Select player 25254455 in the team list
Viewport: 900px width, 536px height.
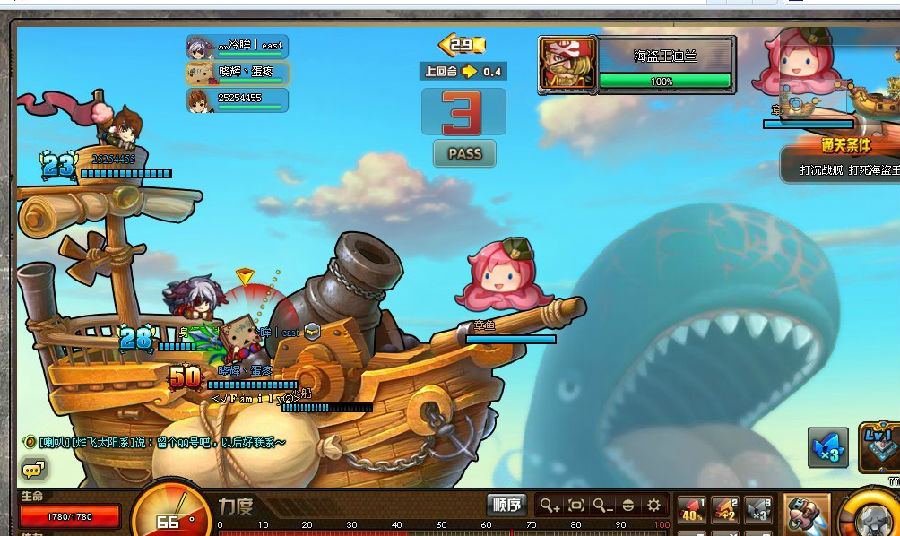tap(237, 99)
